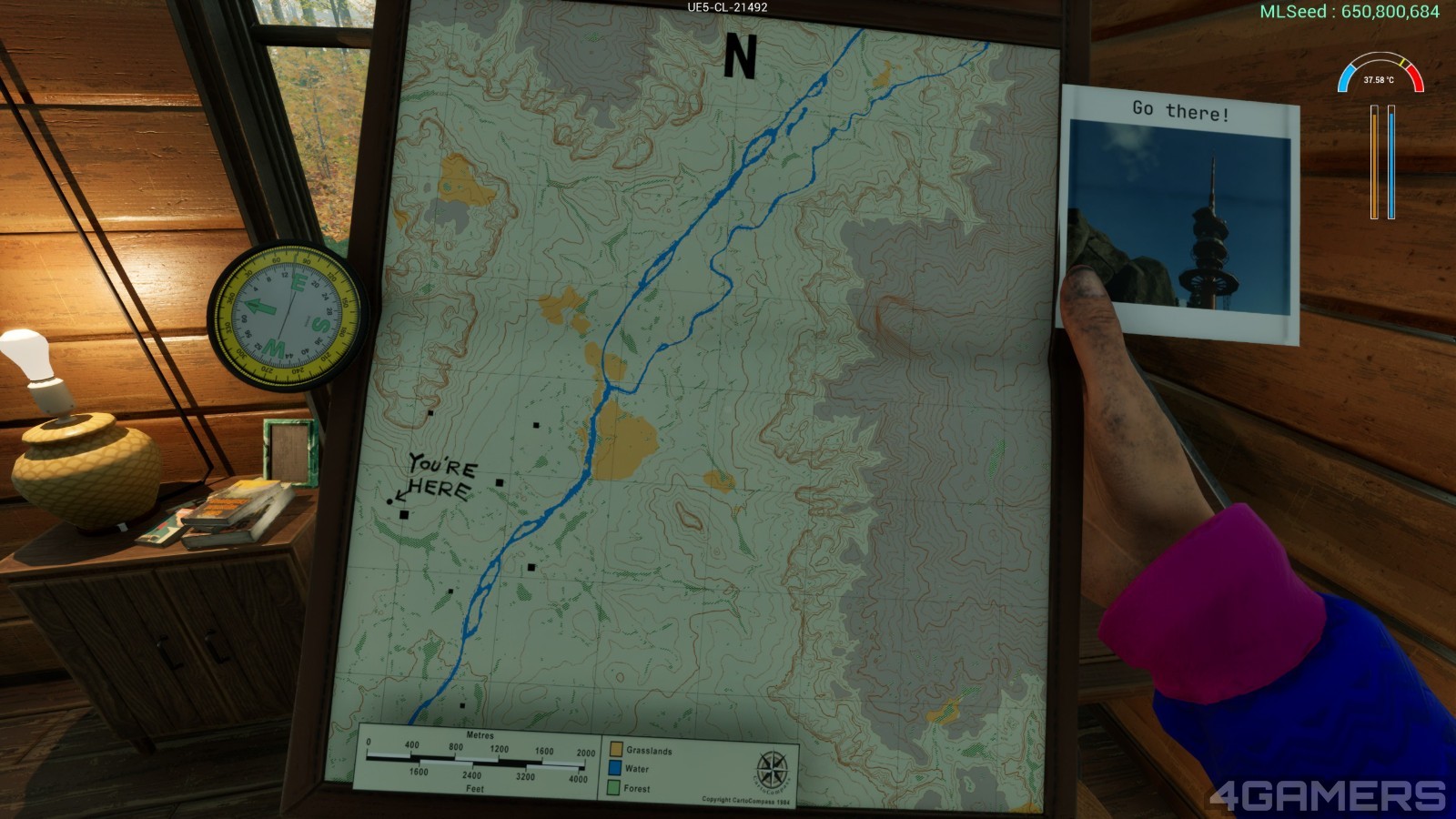This screenshot has height=819, width=1456.
Task: Click the yellow compass dial
Action: tap(288, 315)
